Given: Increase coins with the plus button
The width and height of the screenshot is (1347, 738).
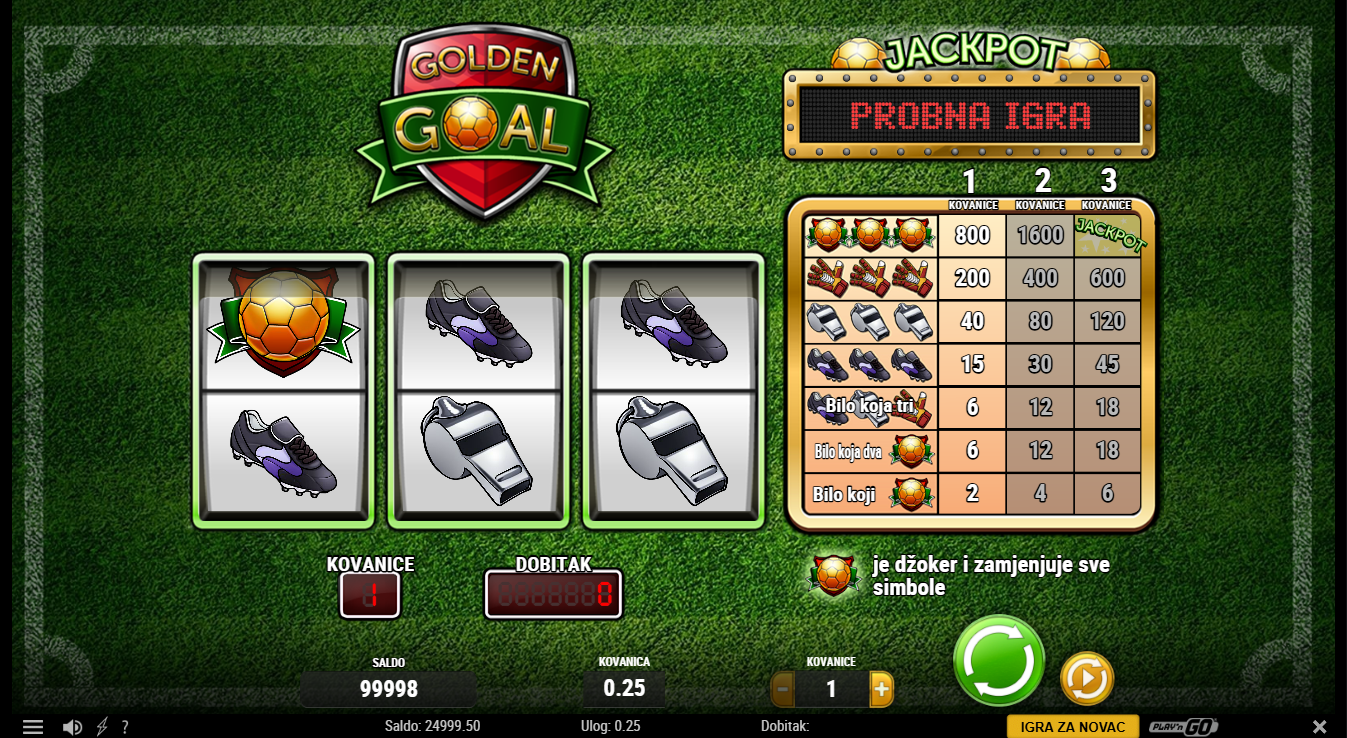Looking at the screenshot, I should pyautogui.click(x=880, y=689).
